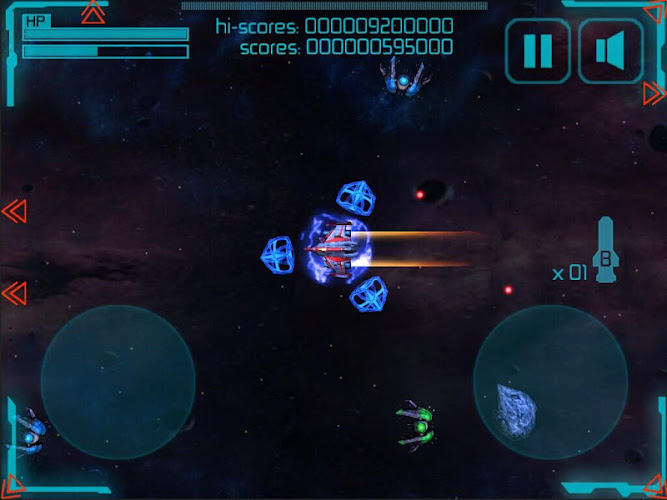Tap the left virtual joystick pad

click(x=117, y=382)
